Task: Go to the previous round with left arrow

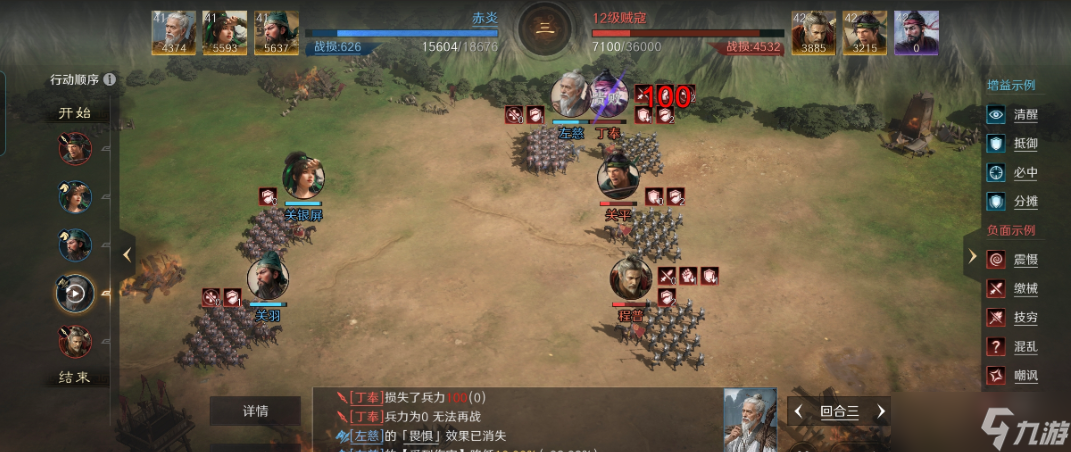Action: pyautogui.click(x=799, y=411)
